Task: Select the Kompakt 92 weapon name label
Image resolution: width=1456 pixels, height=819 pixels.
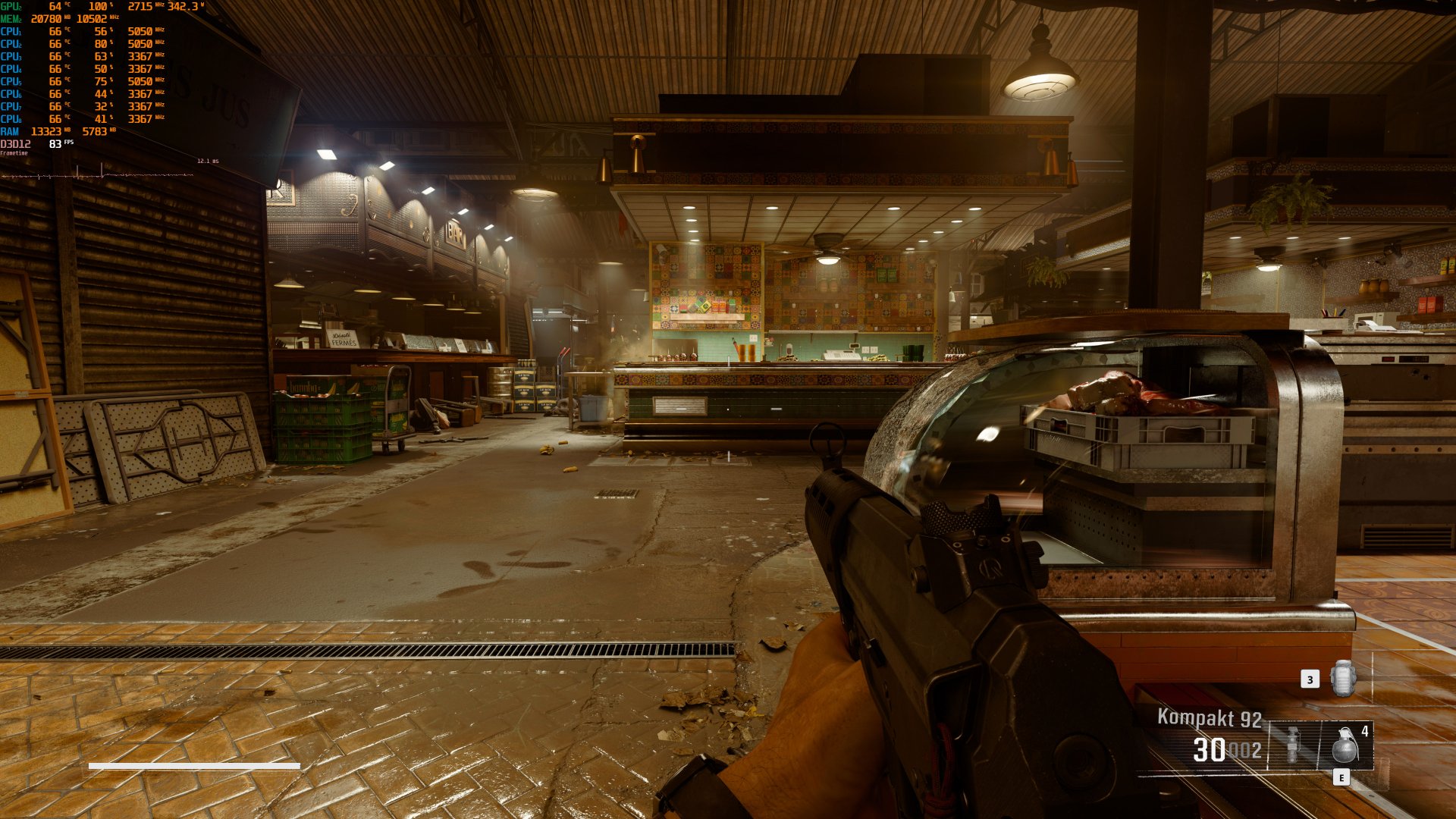Action: pos(1209,717)
